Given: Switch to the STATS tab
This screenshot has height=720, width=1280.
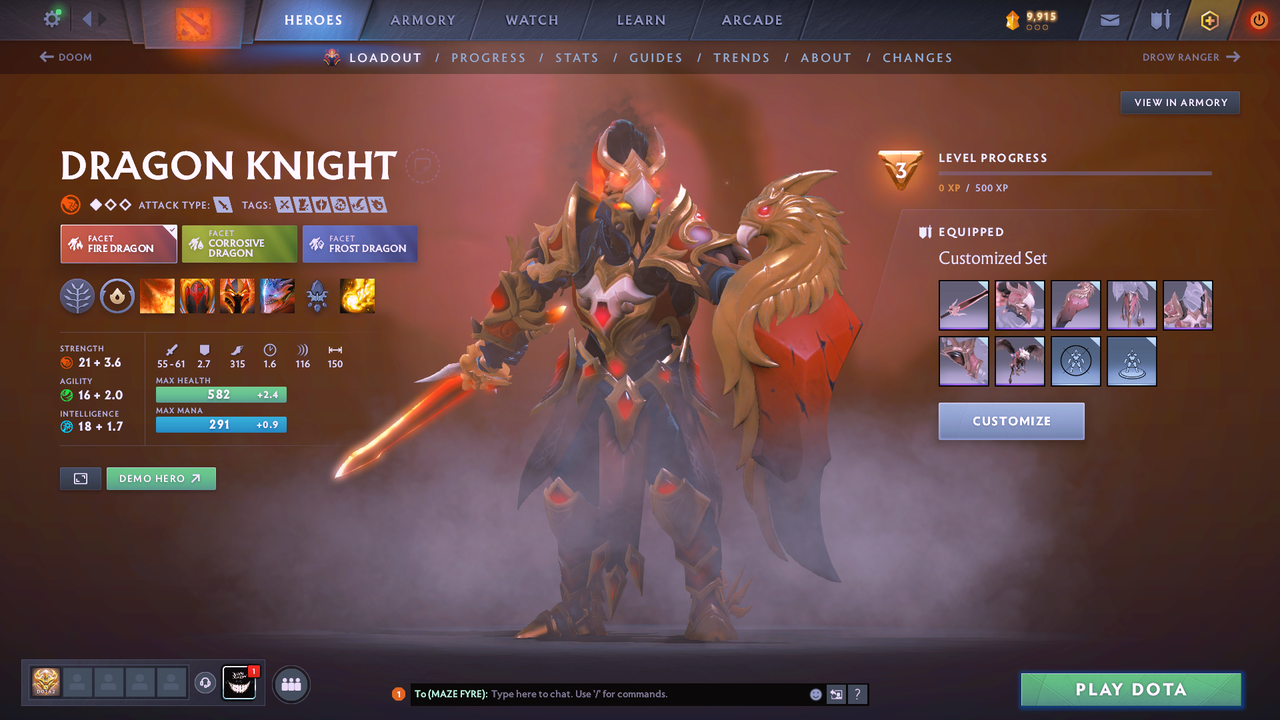Looking at the screenshot, I should pos(577,57).
